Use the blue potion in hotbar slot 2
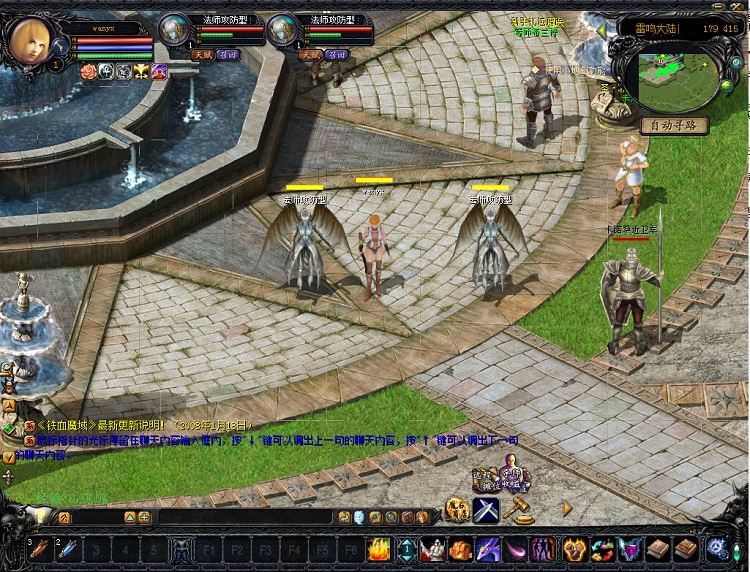 67,549
